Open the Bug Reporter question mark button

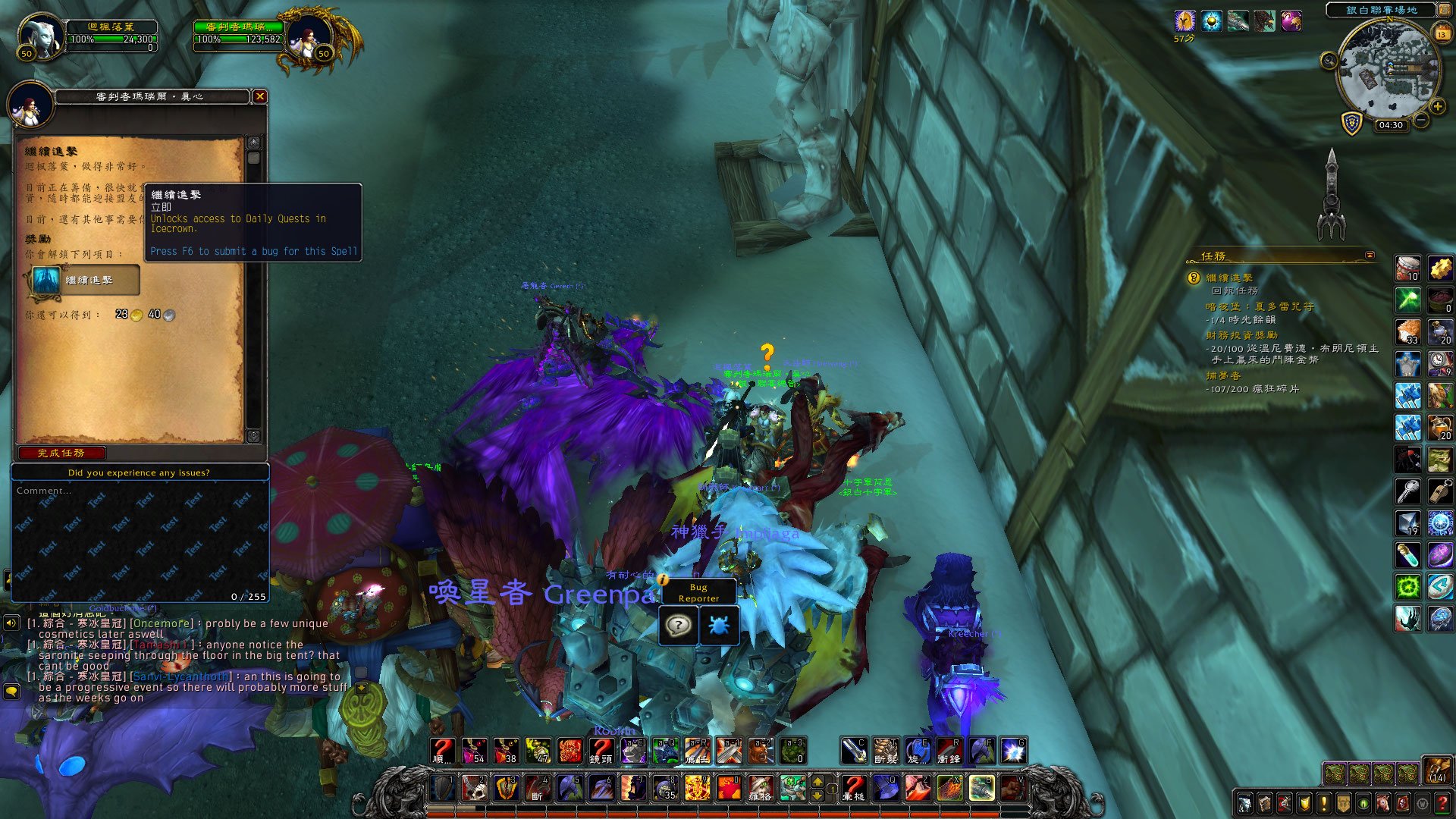(x=678, y=626)
